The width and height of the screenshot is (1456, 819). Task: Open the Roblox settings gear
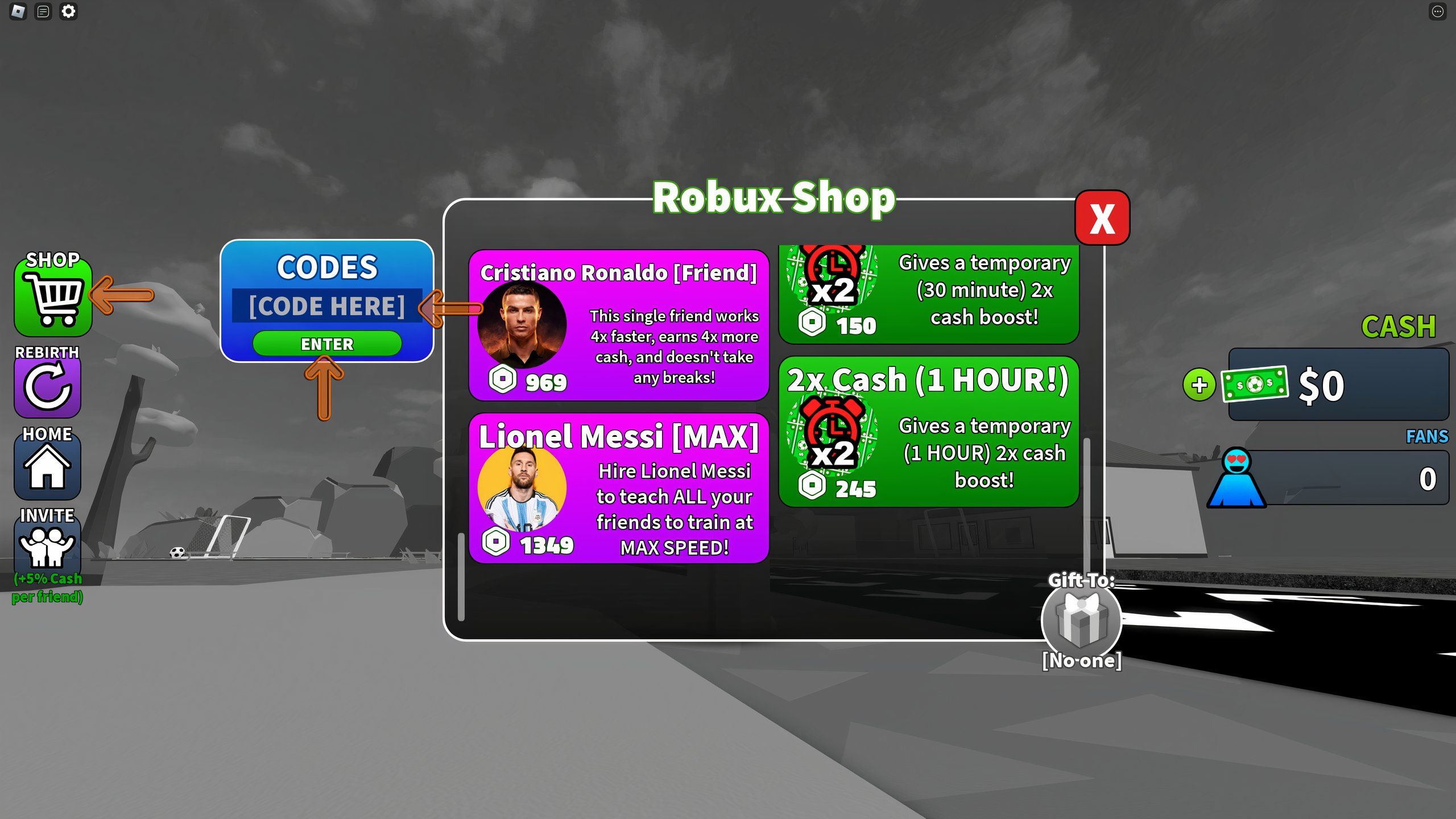pyautogui.click(x=68, y=13)
